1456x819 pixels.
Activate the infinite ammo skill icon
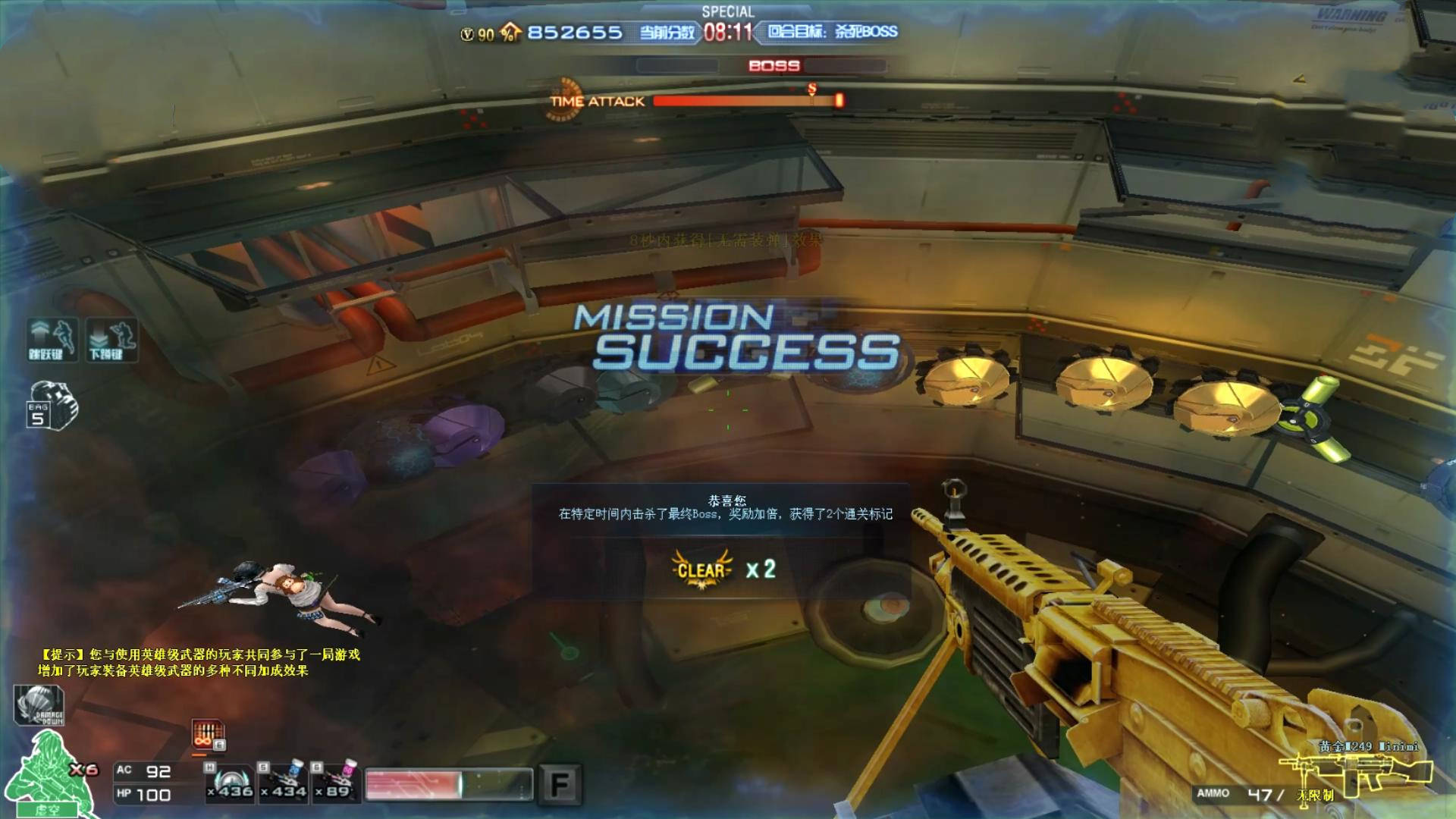(208, 736)
